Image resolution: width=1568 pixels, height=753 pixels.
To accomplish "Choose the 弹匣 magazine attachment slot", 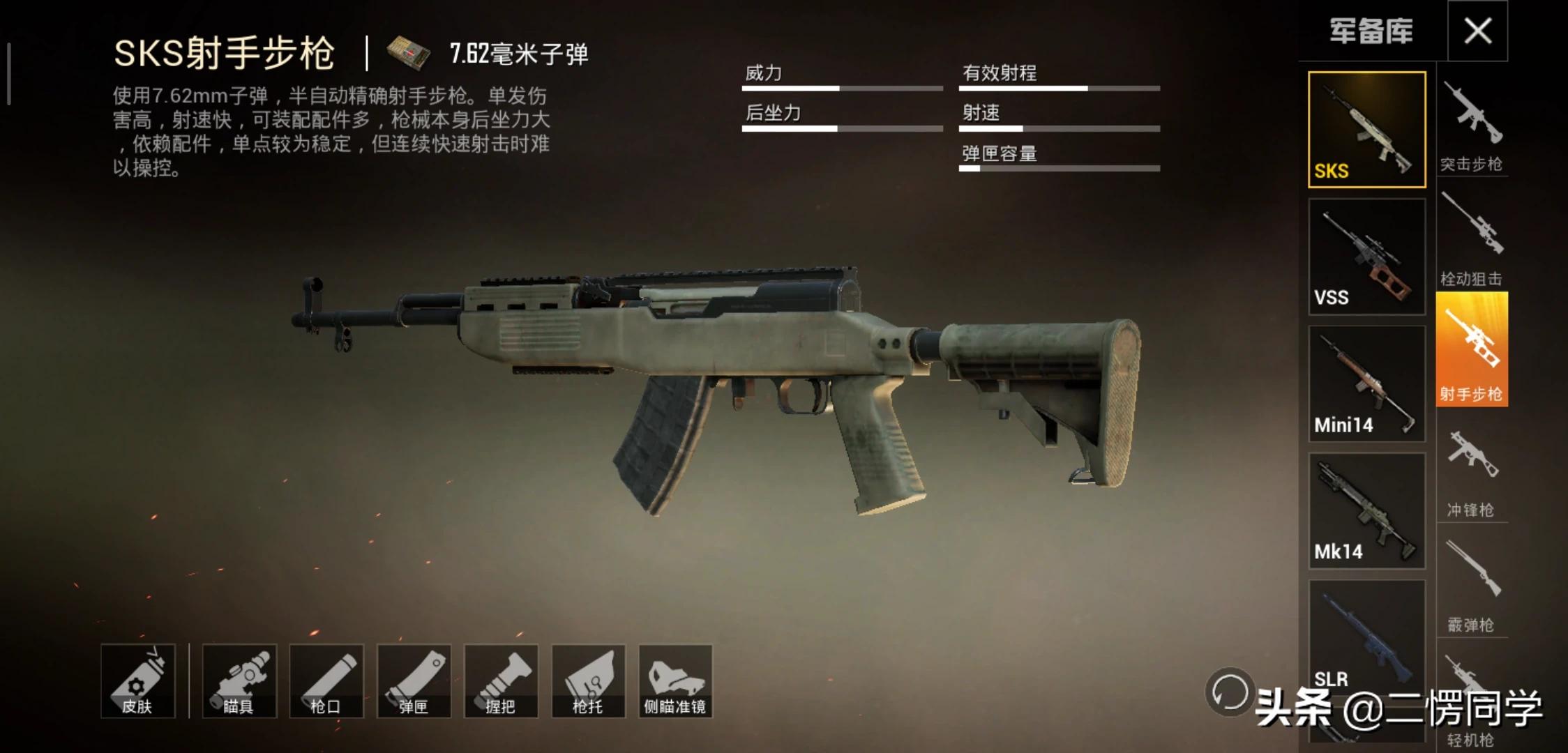I will [x=414, y=681].
